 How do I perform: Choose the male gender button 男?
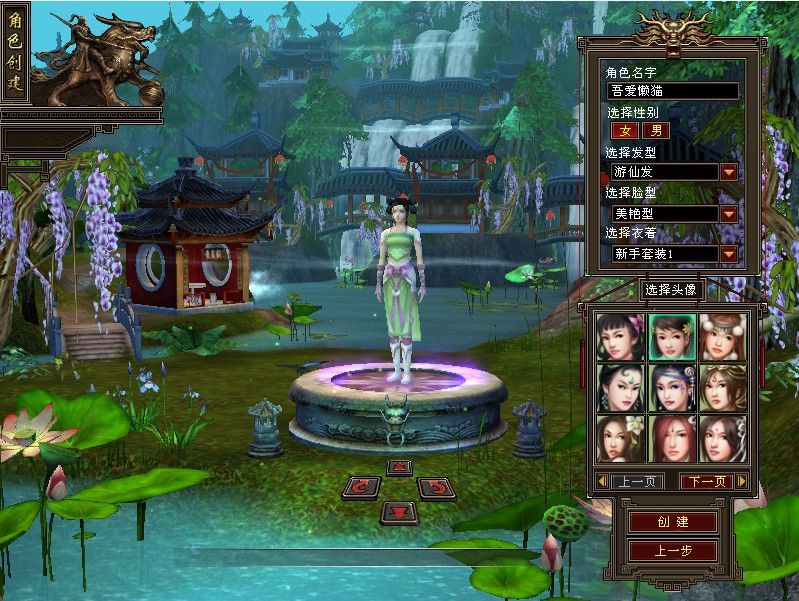(x=656, y=130)
